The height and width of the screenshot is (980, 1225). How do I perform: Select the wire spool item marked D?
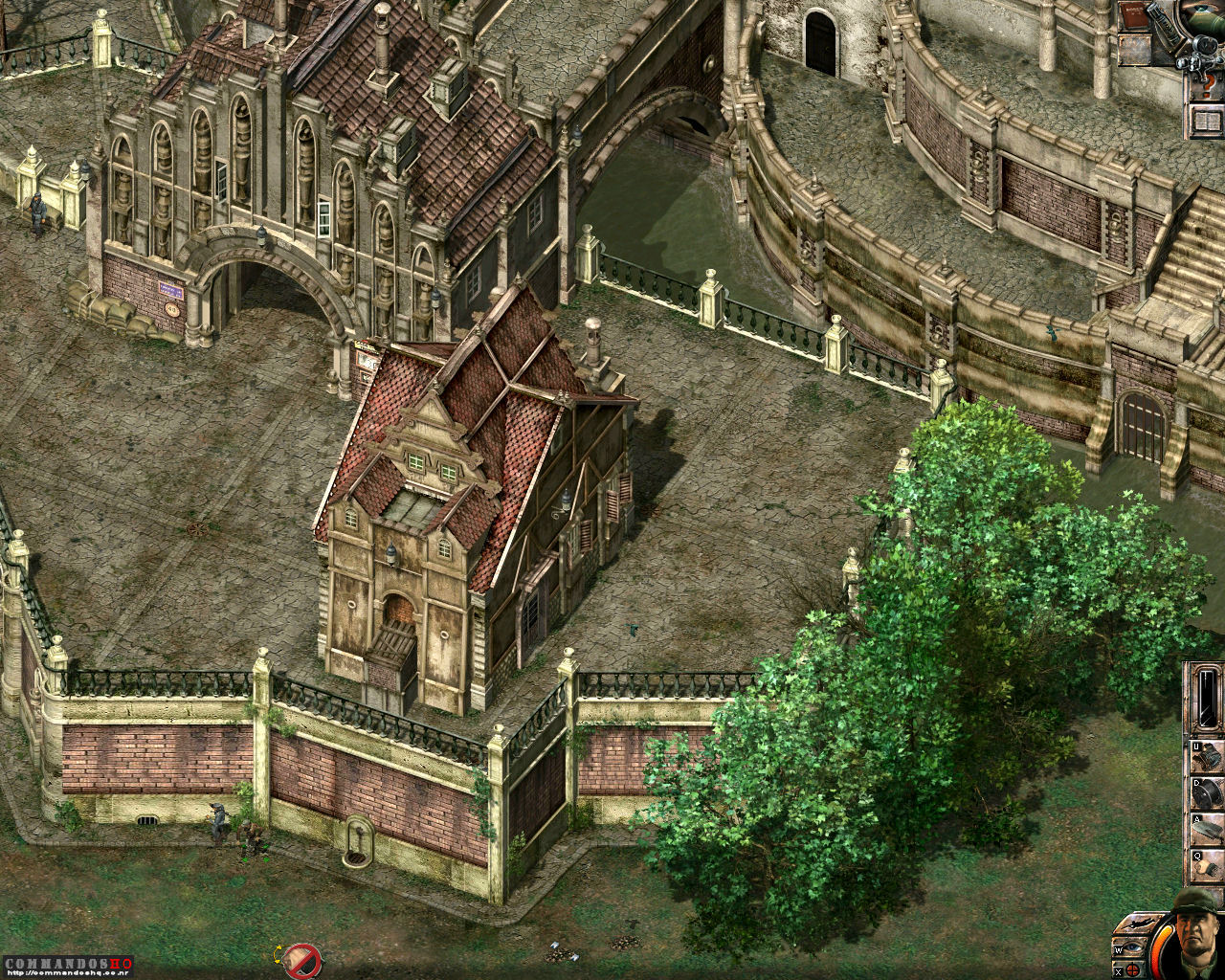coord(1208,794)
